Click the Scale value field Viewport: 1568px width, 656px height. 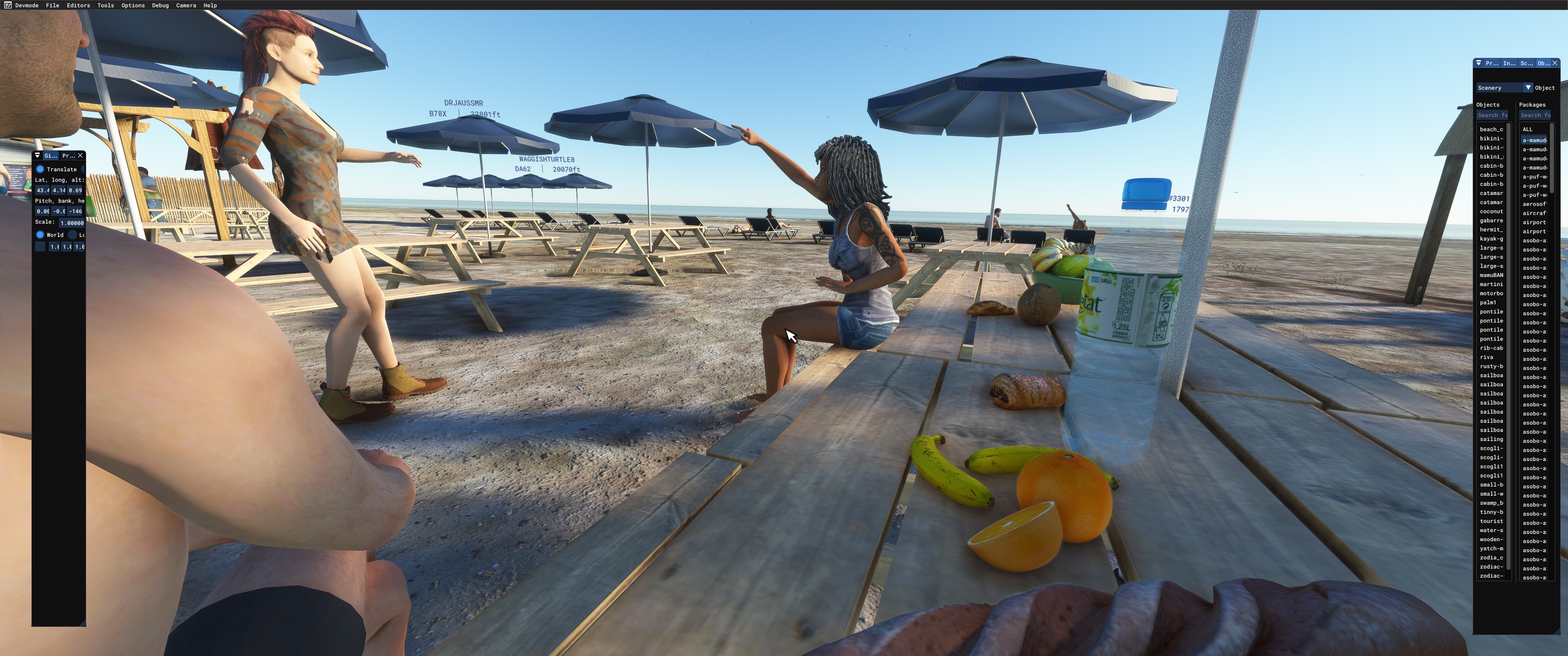pyautogui.click(x=72, y=223)
